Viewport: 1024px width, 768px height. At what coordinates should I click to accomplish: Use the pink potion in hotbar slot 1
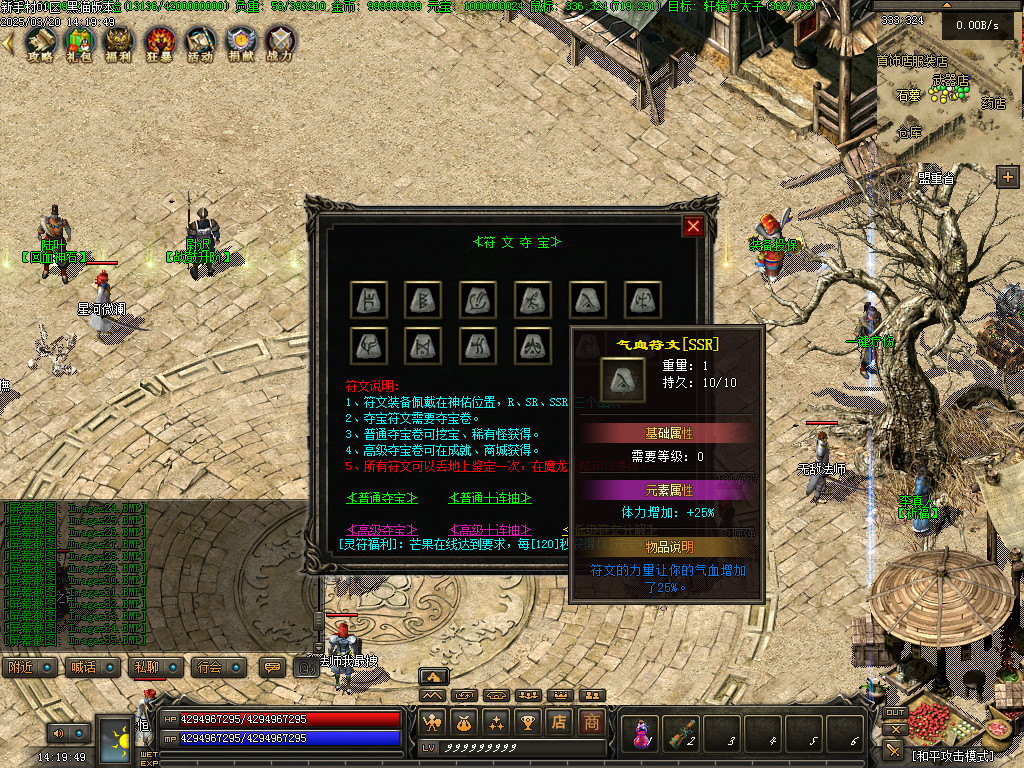(x=640, y=733)
